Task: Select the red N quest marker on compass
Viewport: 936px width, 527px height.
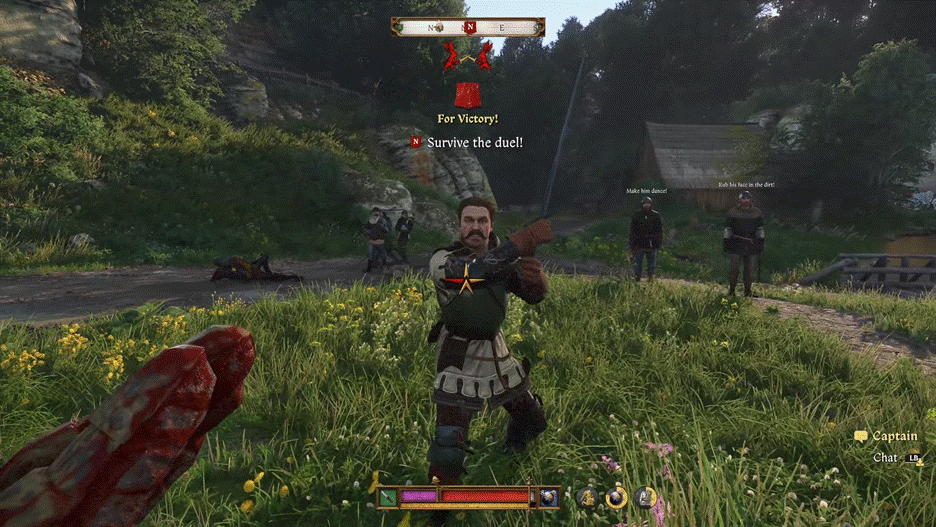Action: (468, 27)
